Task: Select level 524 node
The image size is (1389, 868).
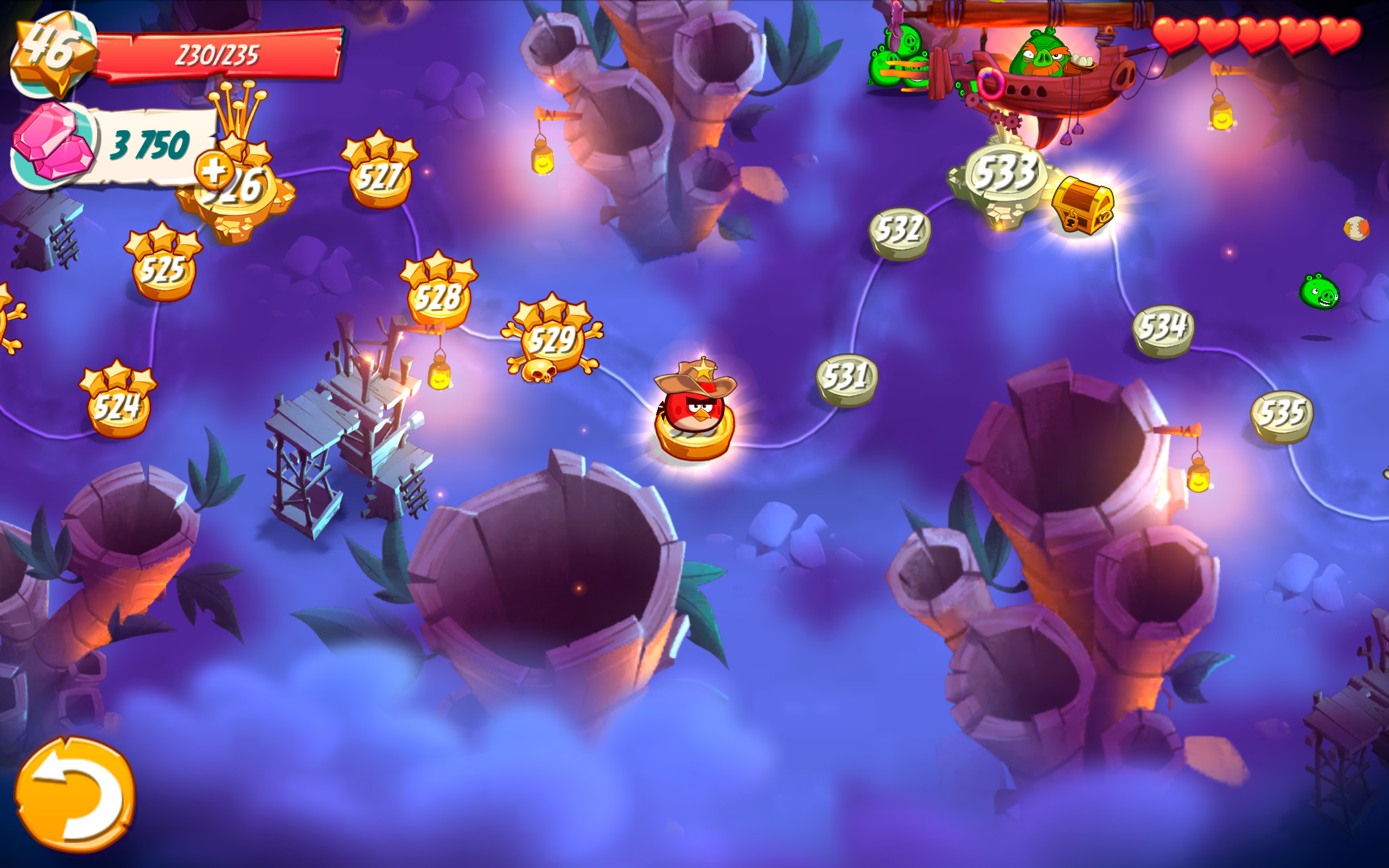Action: pyautogui.click(x=118, y=406)
